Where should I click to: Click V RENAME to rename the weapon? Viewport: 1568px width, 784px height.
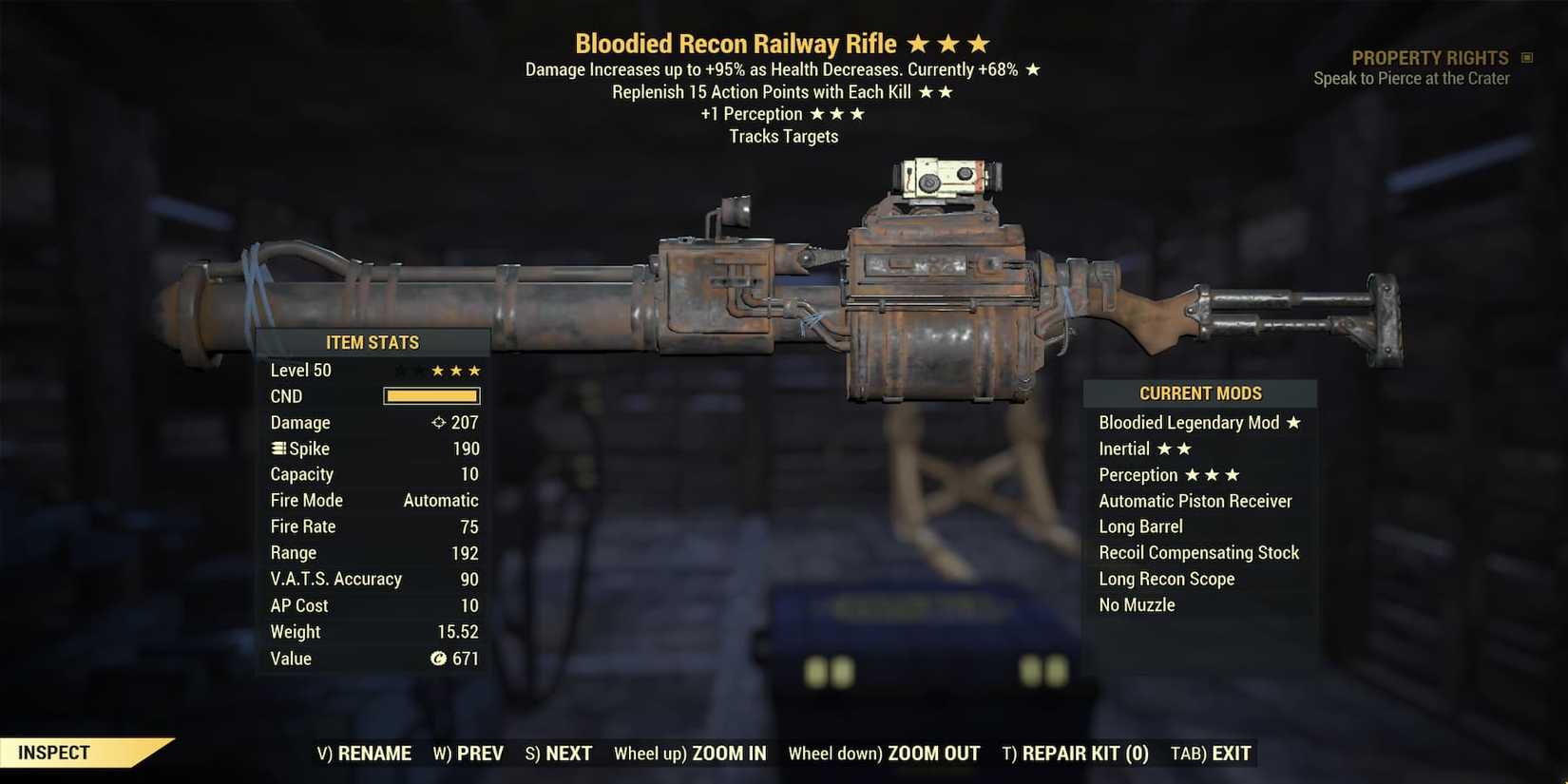click(x=366, y=753)
